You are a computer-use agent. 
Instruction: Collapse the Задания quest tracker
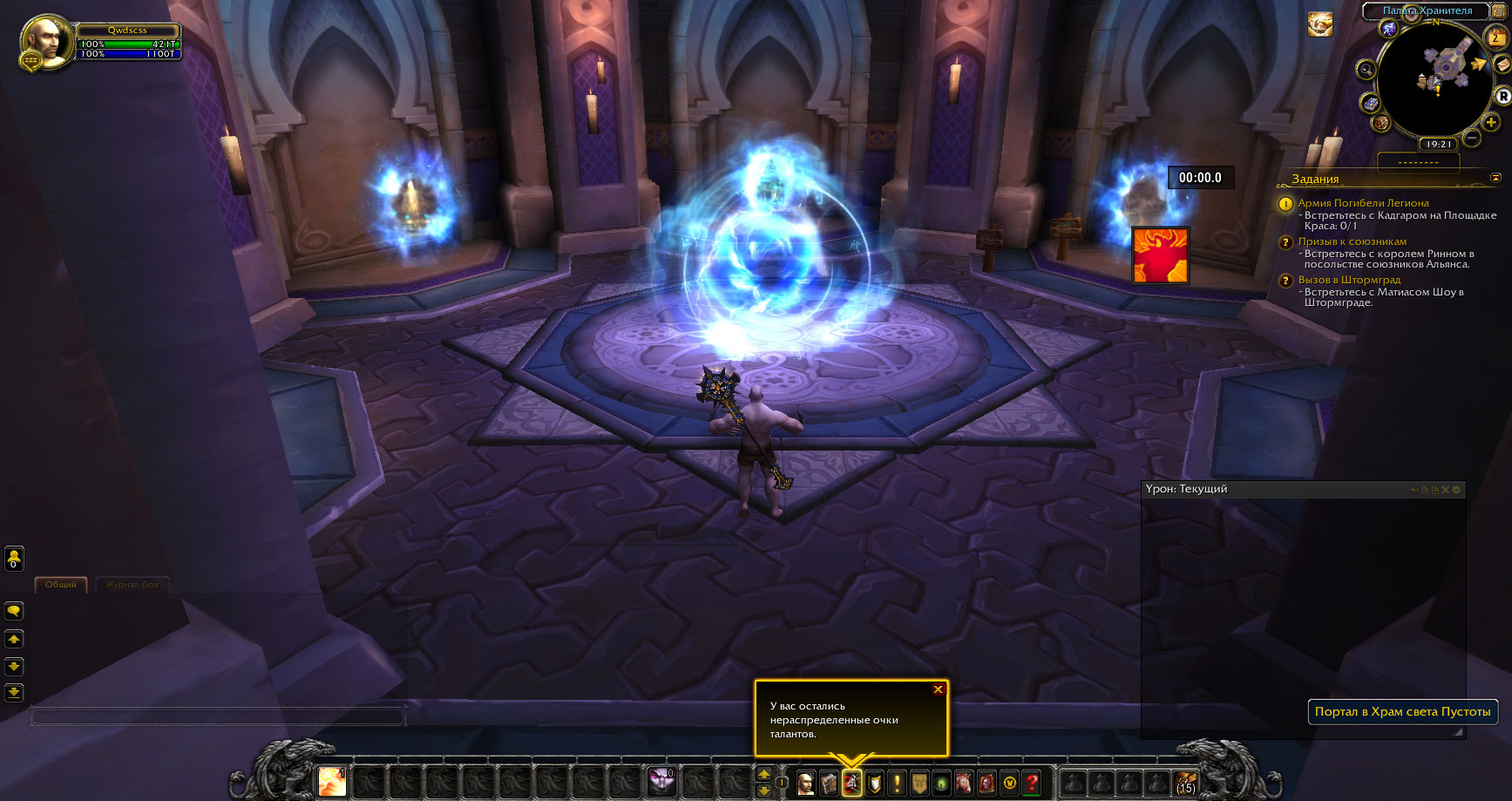(x=1496, y=178)
